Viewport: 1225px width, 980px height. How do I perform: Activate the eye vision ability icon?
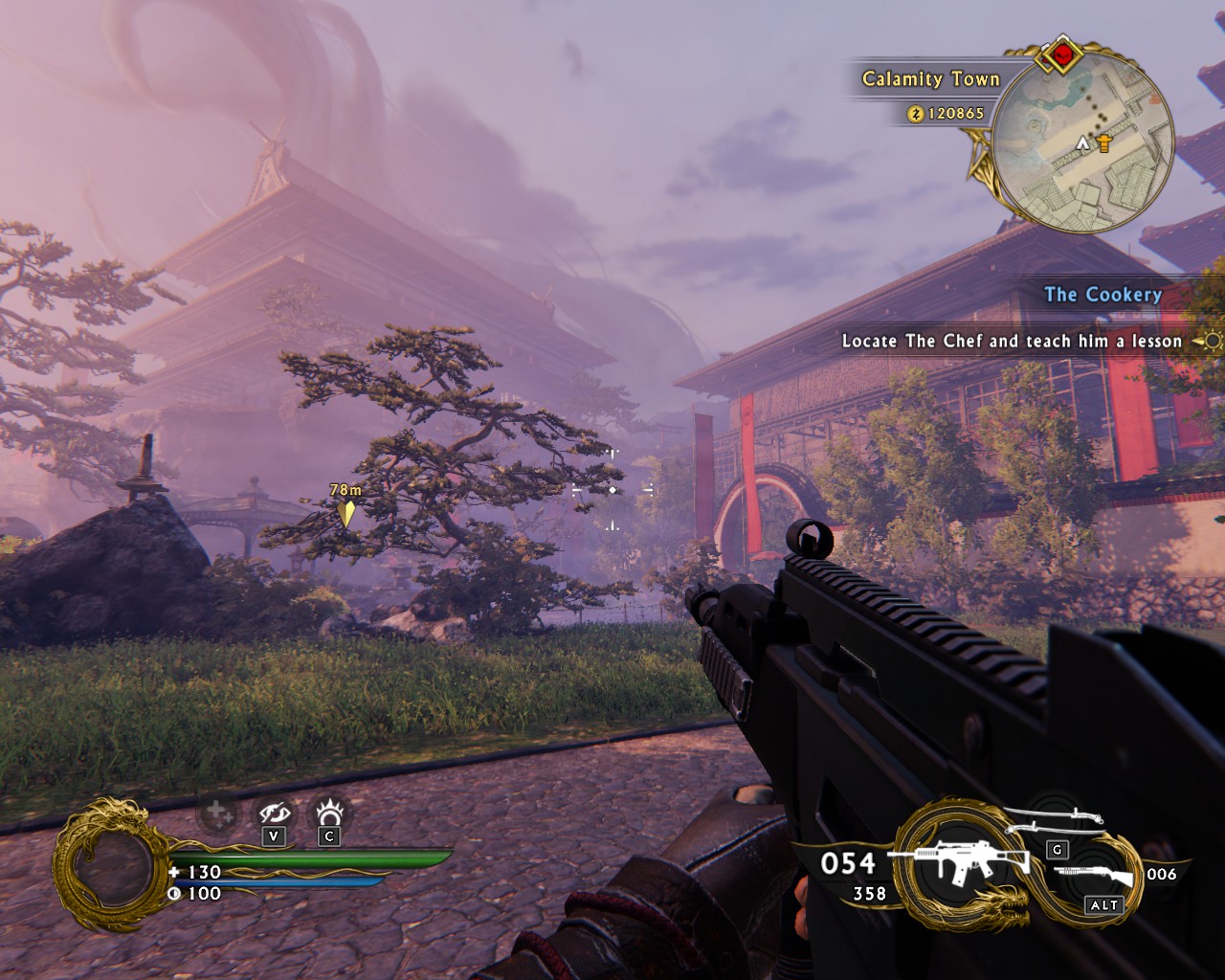[x=275, y=814]
